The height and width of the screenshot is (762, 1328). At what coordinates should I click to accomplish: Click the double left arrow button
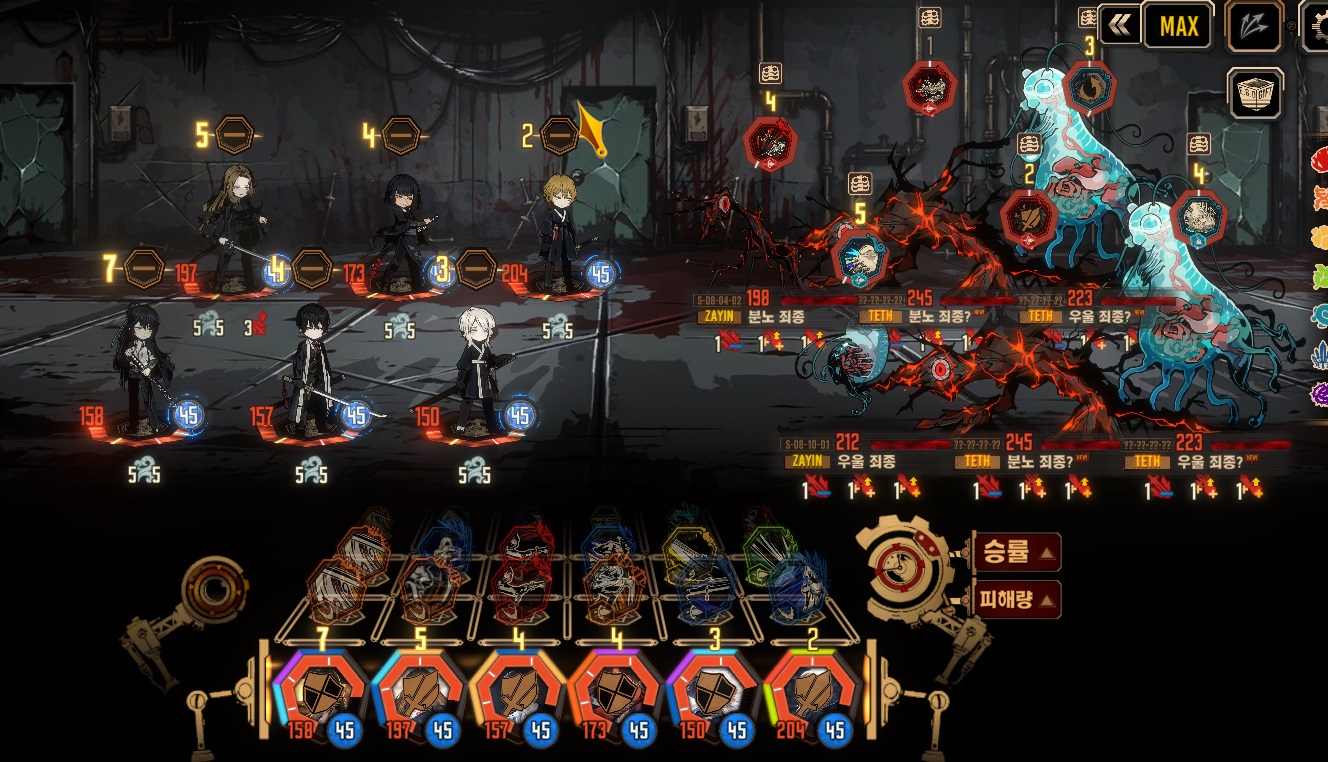pos(1120,26)
